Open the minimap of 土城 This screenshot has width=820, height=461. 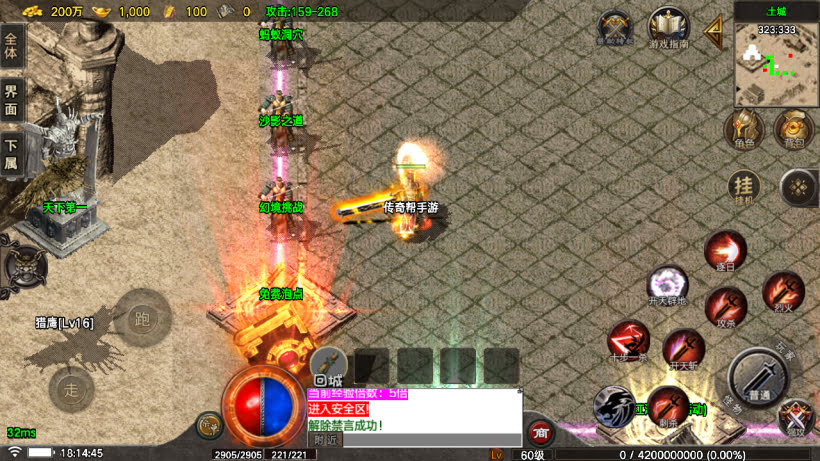[x=777, y=63]
